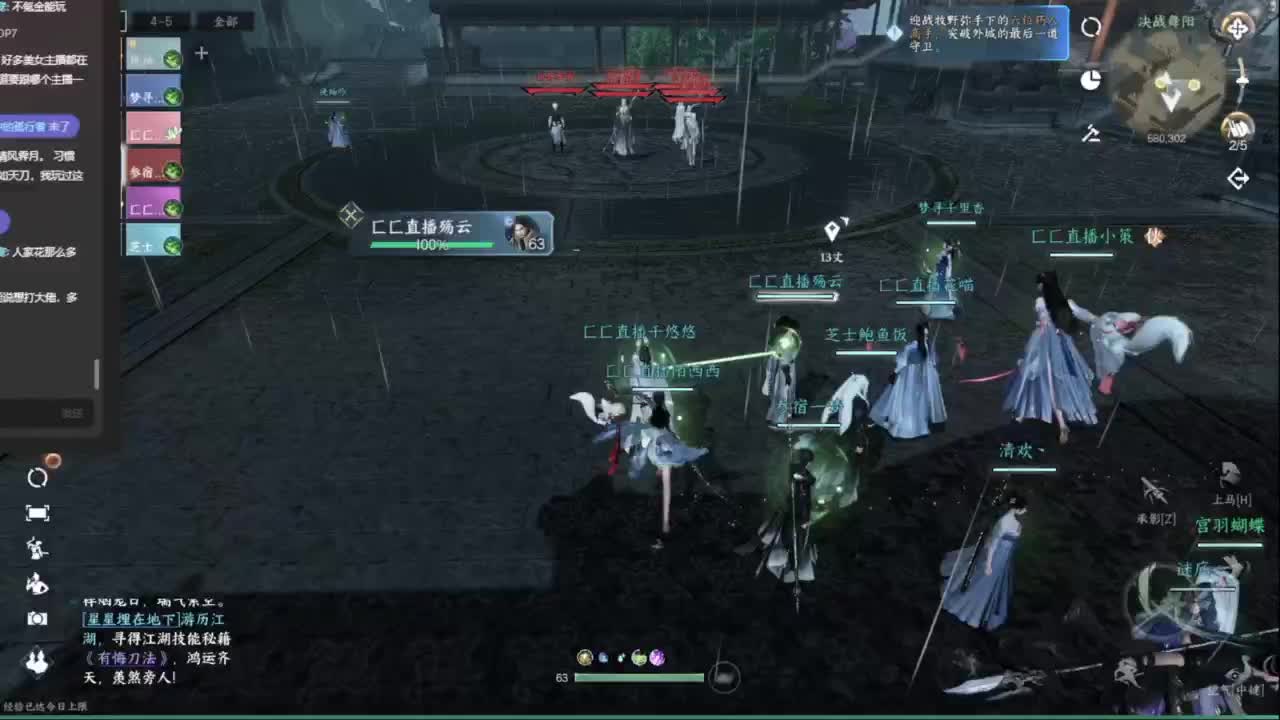Screen dimensions: 1280x720
Task: Select the rotating refresh icon in left sidebar
Action: click(37, 477)
